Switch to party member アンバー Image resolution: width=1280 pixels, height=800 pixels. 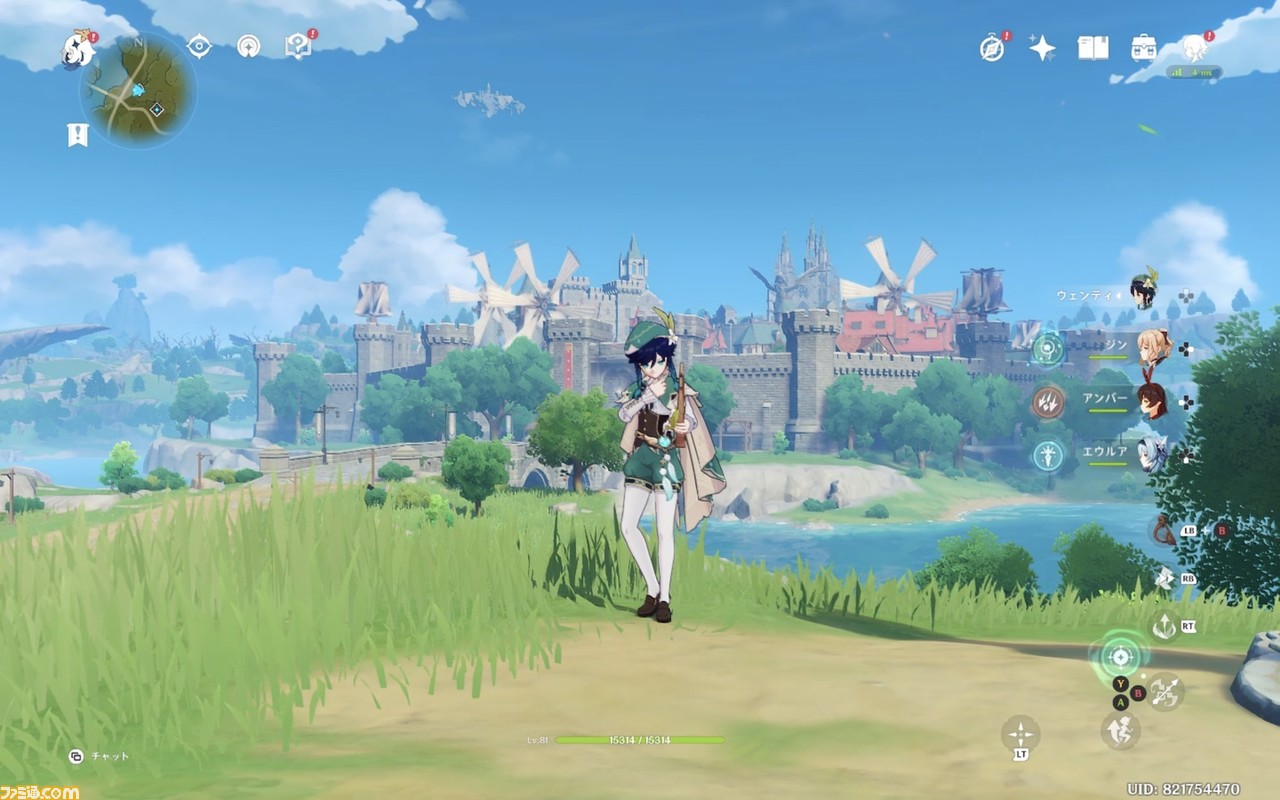pos(1152,400)
